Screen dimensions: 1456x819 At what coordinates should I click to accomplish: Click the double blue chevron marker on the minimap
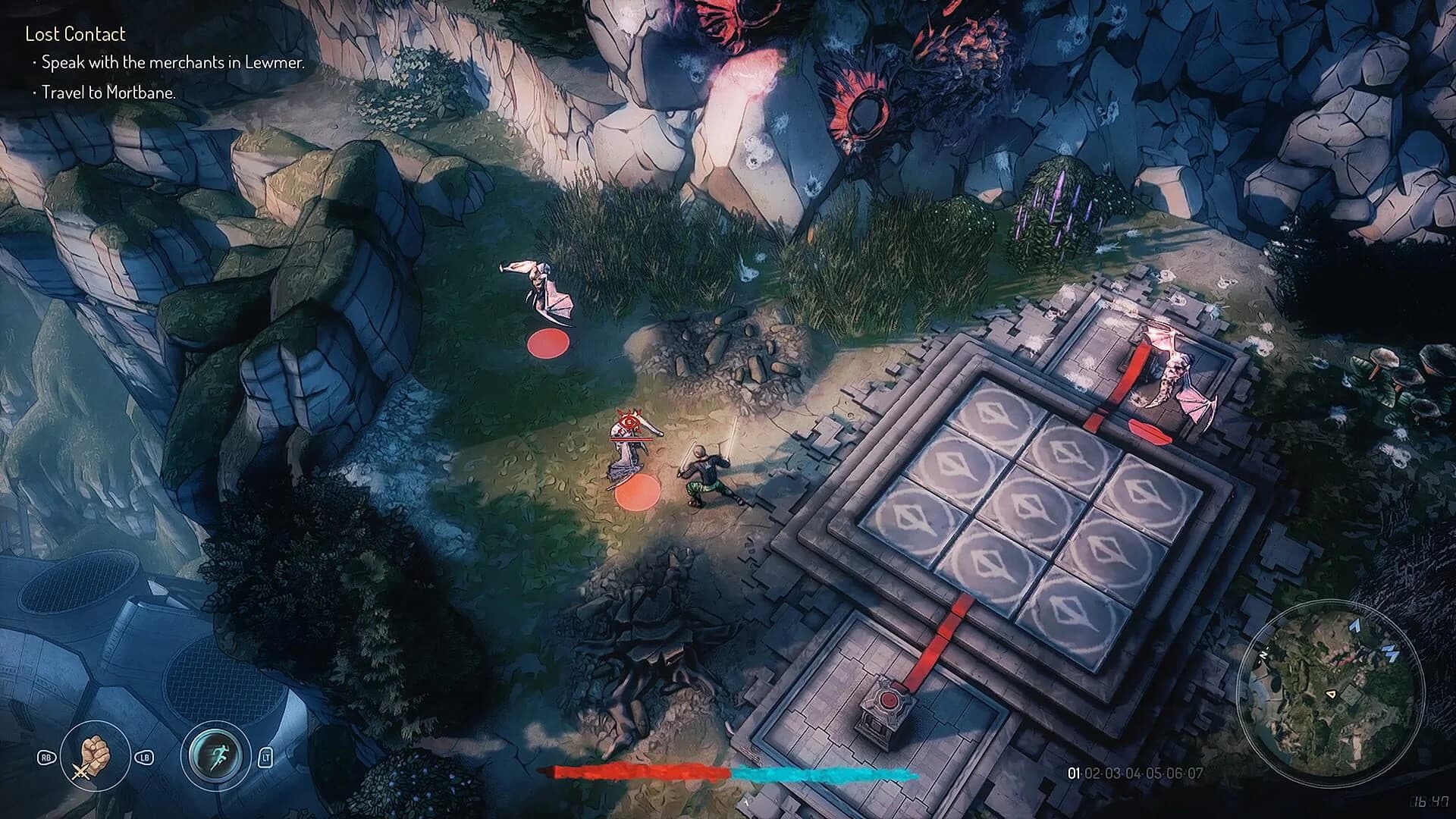(x=1392, y=653)
